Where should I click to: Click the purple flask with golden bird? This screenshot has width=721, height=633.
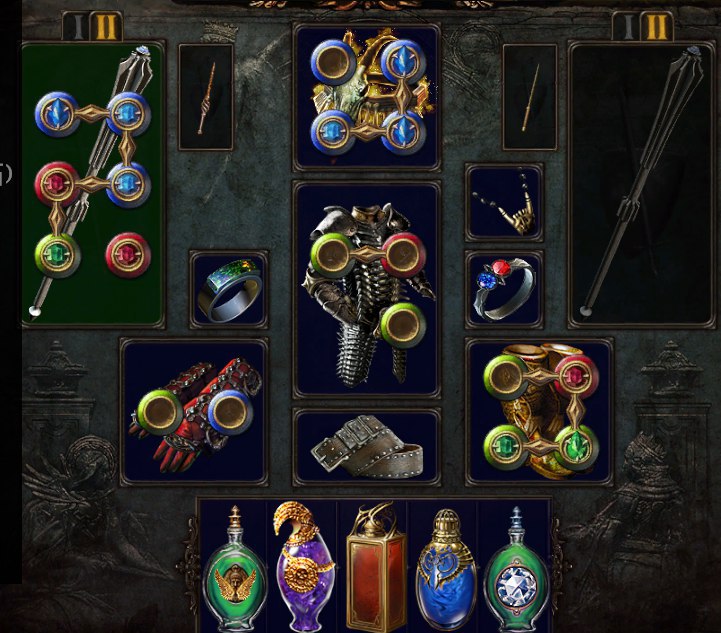(x=304, y=566)
